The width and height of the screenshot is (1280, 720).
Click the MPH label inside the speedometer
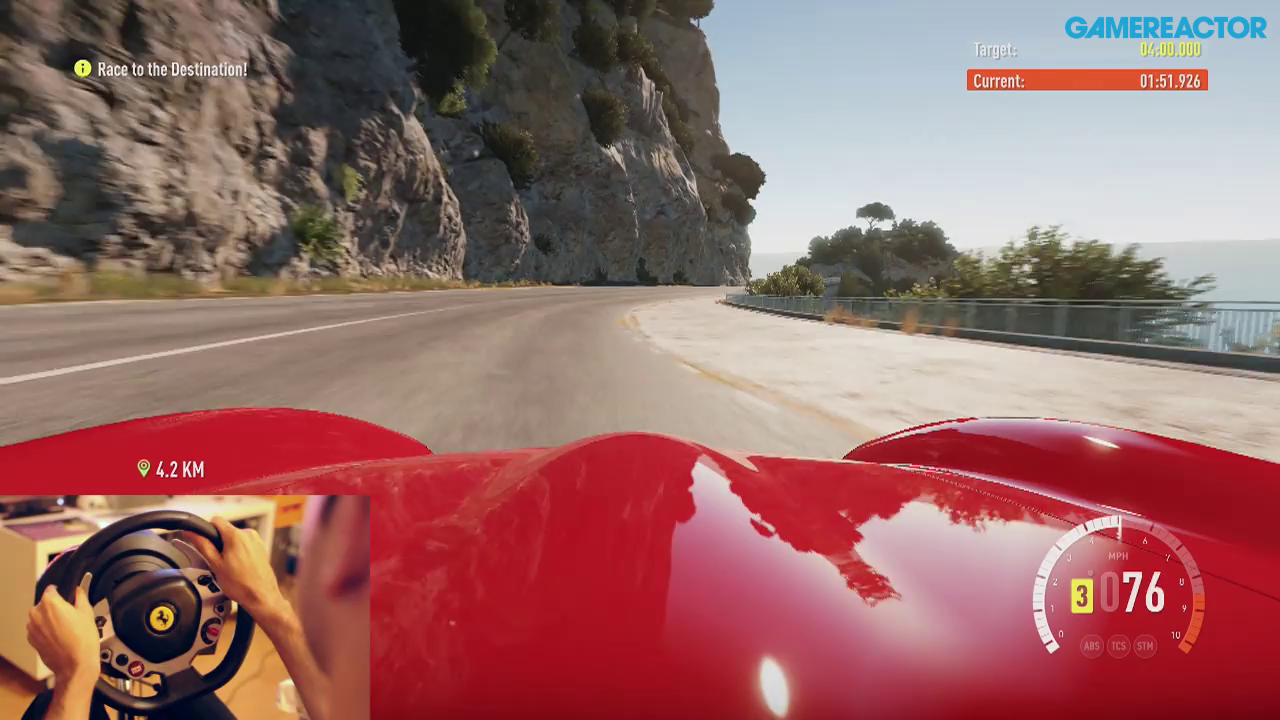[x=1118, y=555]
